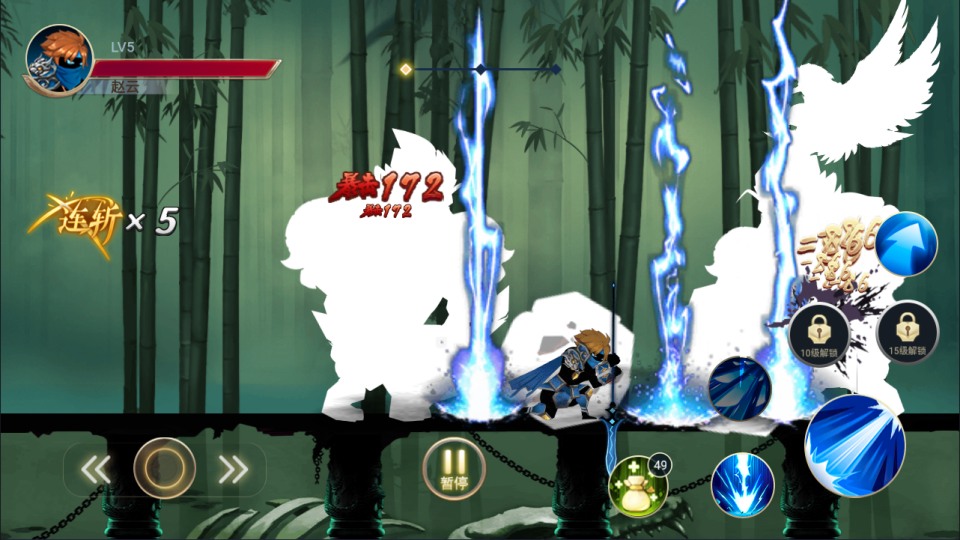
Task: Activate the blue blade slash skill
Action: point(739,388)
